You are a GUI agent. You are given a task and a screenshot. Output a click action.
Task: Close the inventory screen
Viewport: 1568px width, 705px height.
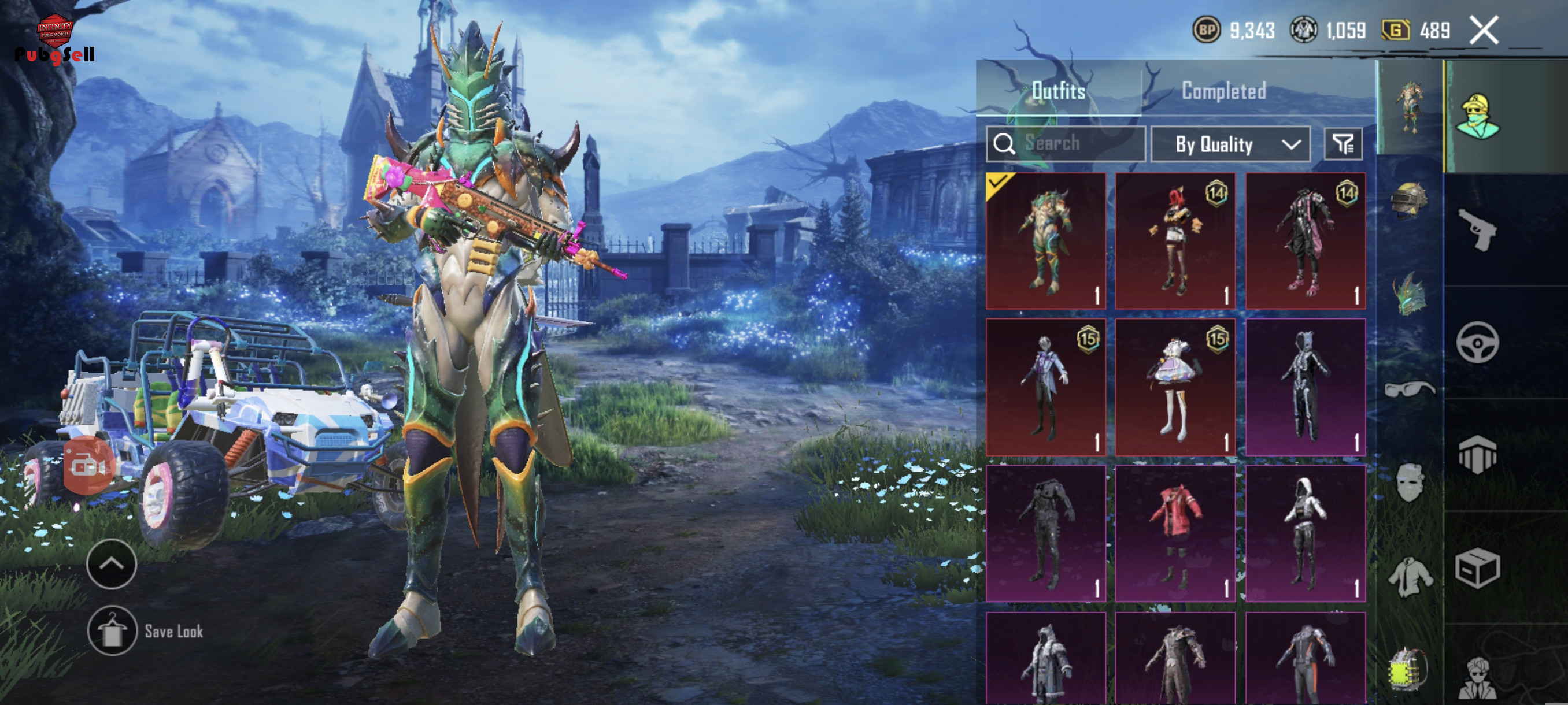pyautogui.click(x=1484, y=31)
